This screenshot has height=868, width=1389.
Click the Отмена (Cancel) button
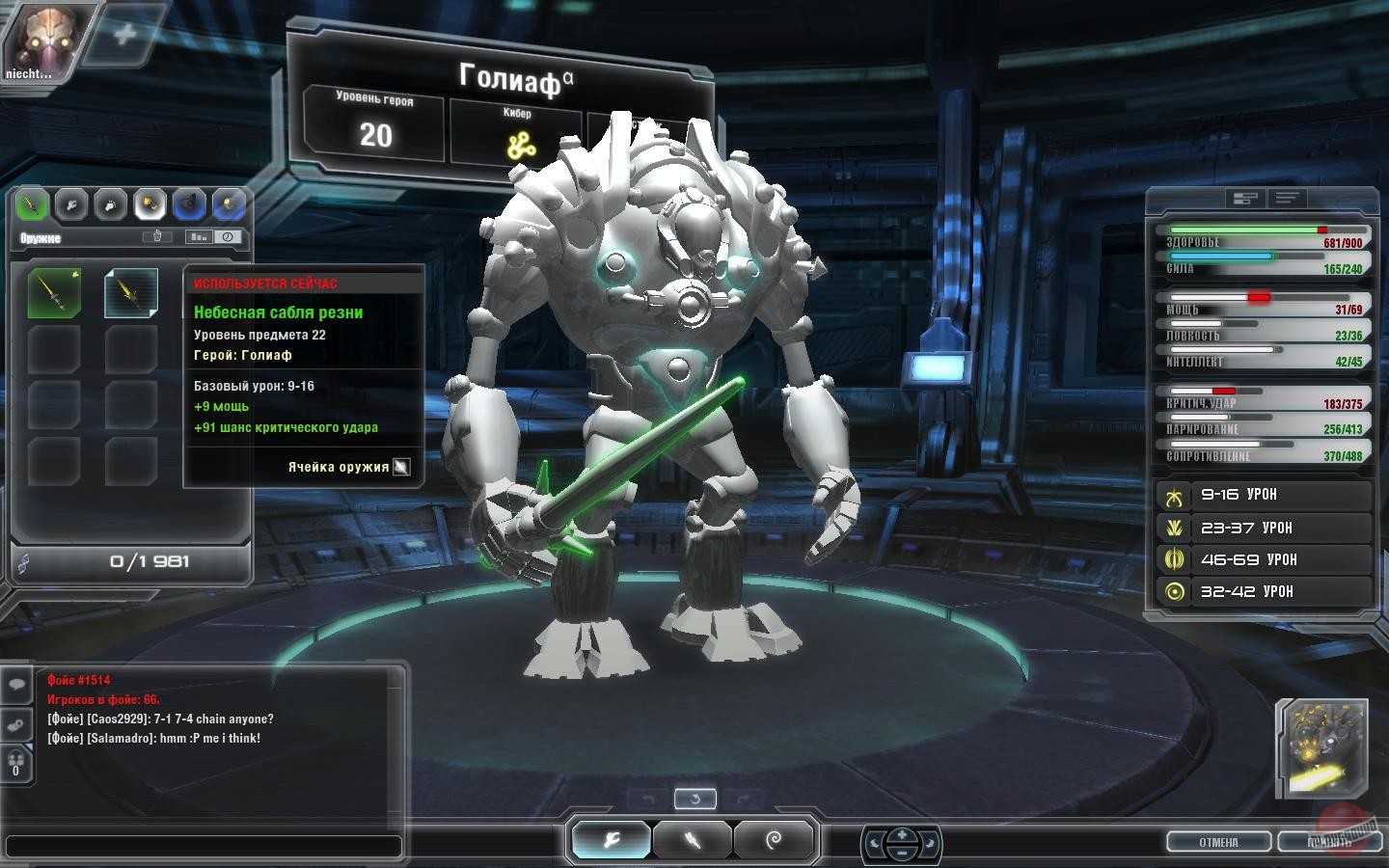[x=1218, y=842]
